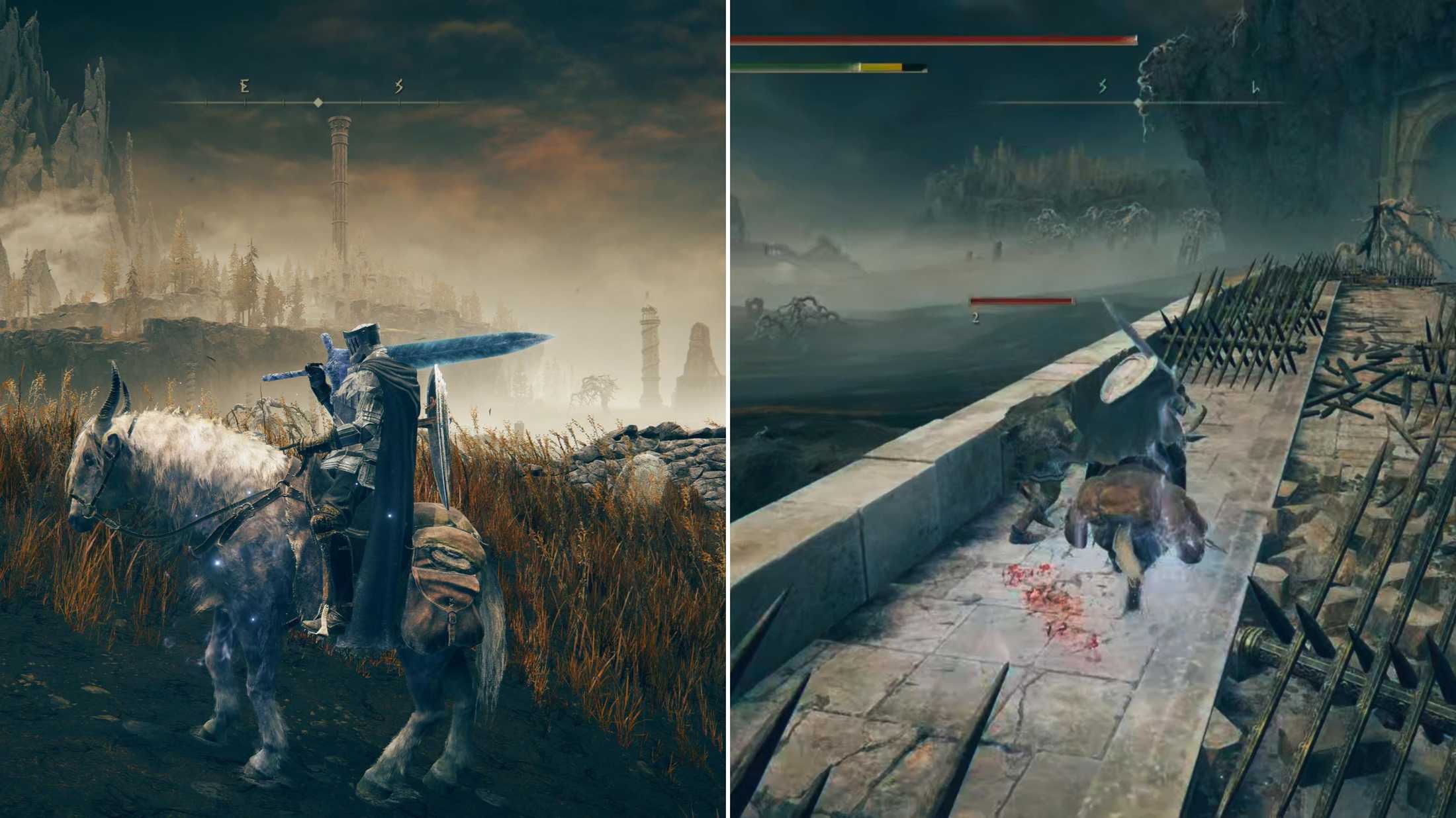Select the west rune marker on the compass
The image size is (1456, 818).
point(244,86)
